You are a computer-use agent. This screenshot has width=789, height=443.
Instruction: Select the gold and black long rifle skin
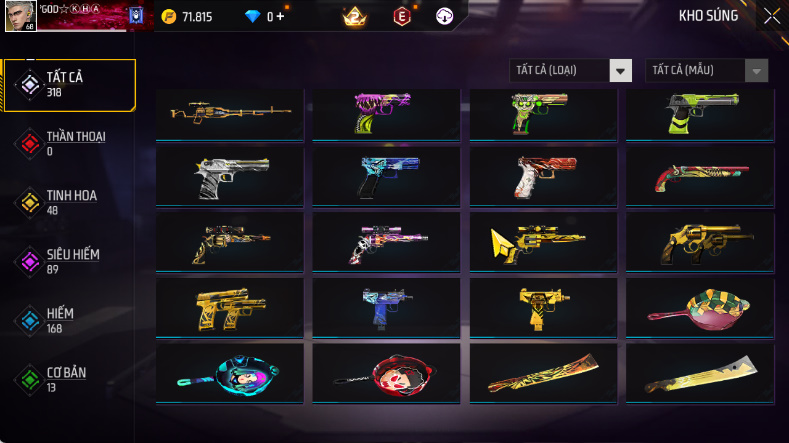point(230,113)
